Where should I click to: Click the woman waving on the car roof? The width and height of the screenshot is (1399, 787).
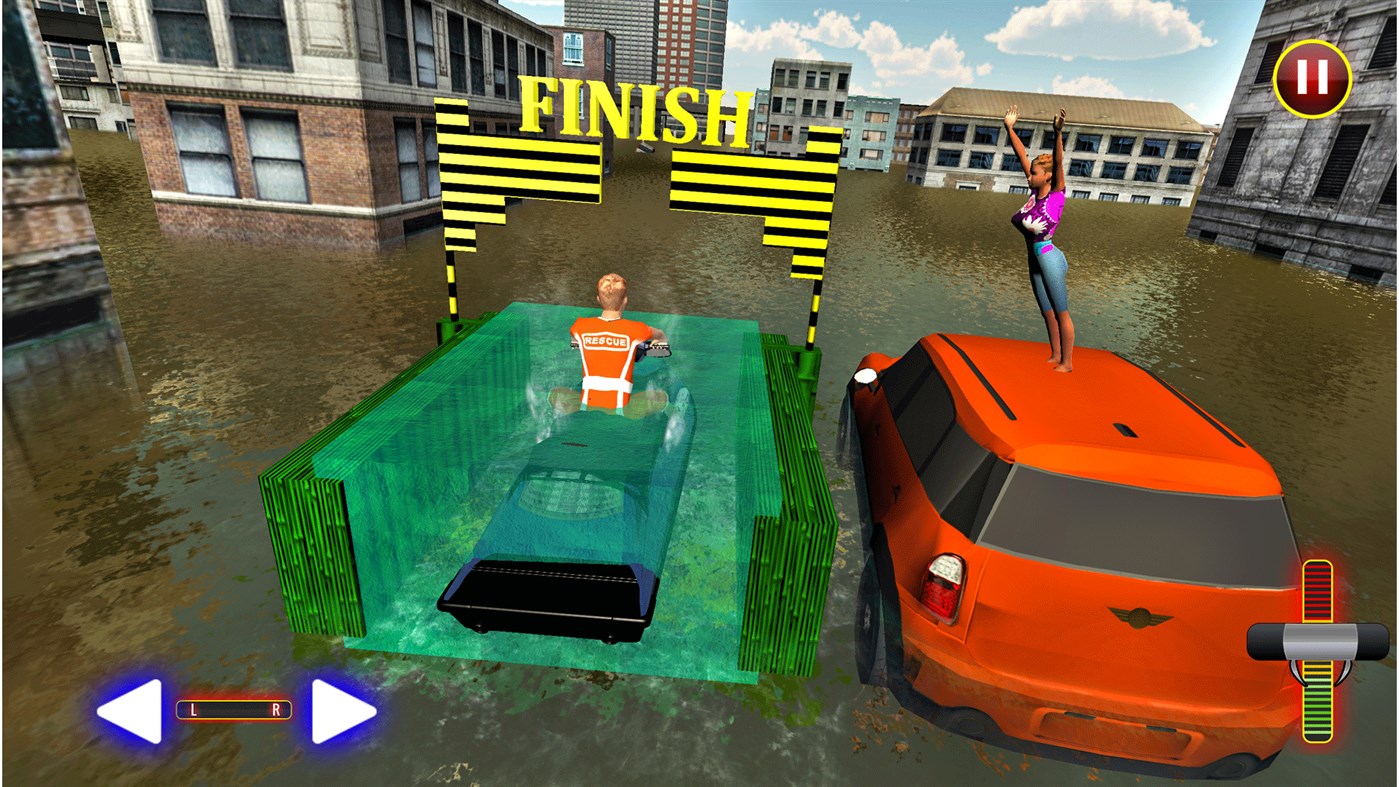pos(1040,230)
